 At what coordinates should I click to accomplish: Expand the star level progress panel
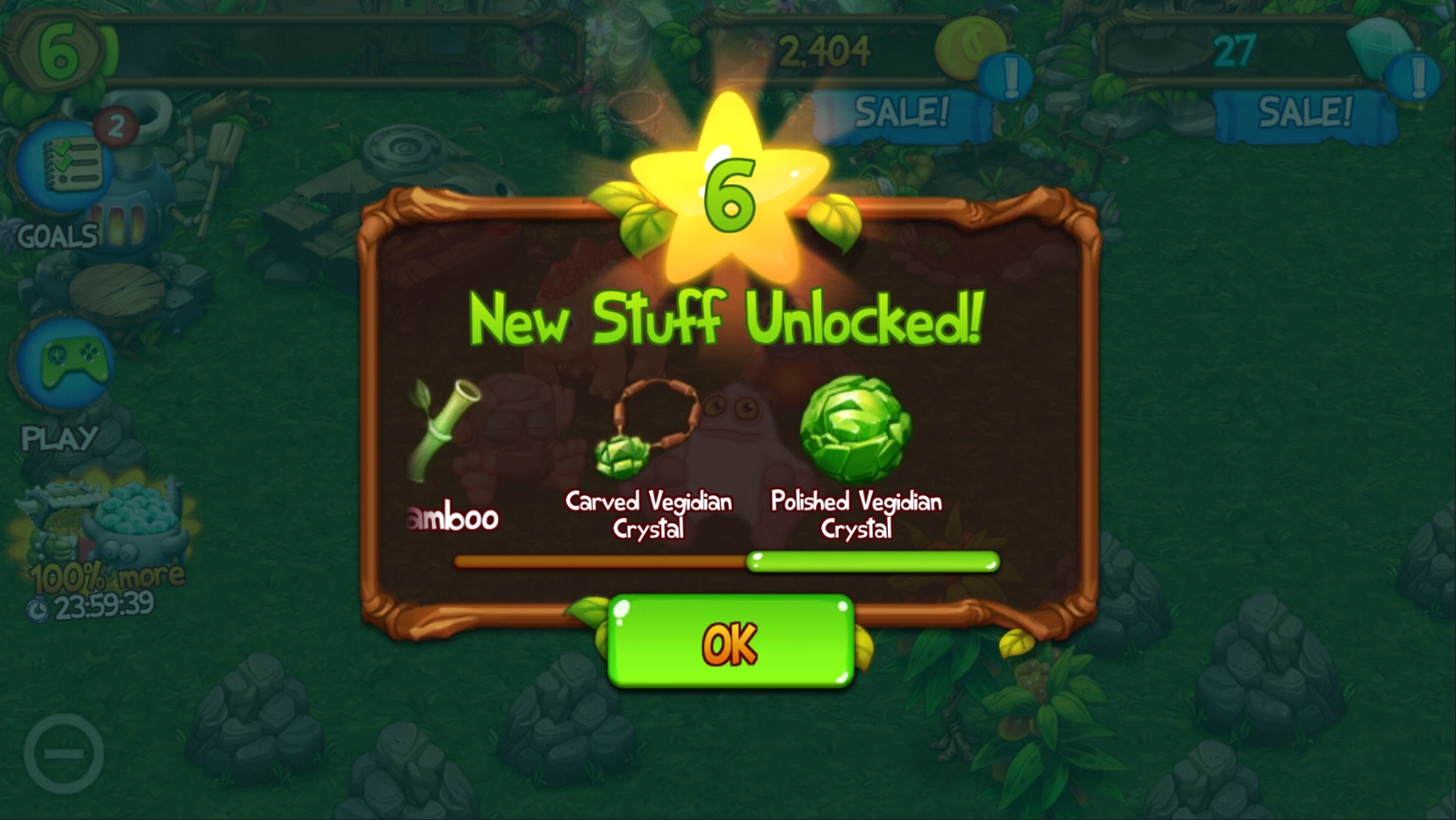(57, 51)
